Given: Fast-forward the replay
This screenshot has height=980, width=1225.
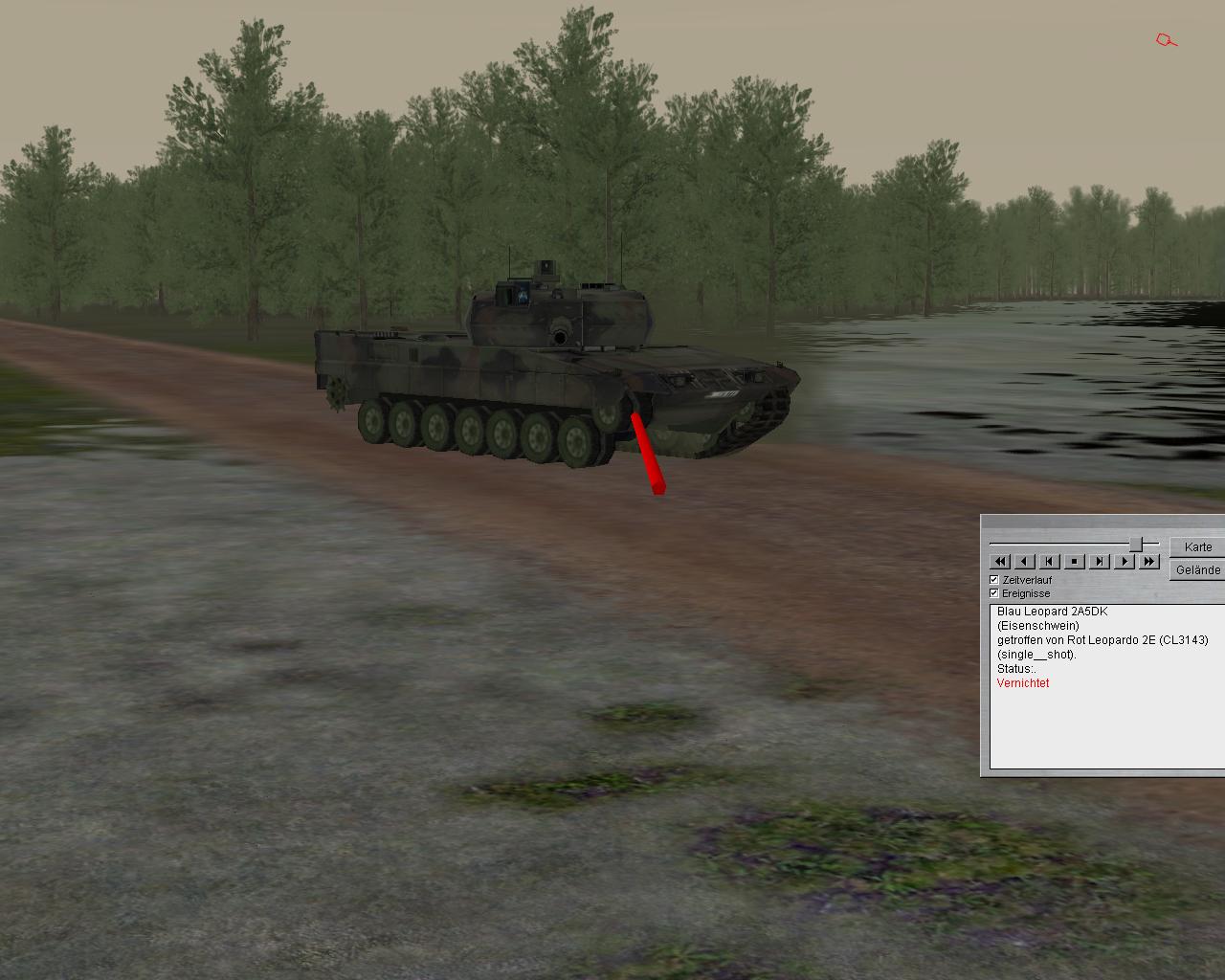Looking at the screenshot, I should [x=1149, y=562].
